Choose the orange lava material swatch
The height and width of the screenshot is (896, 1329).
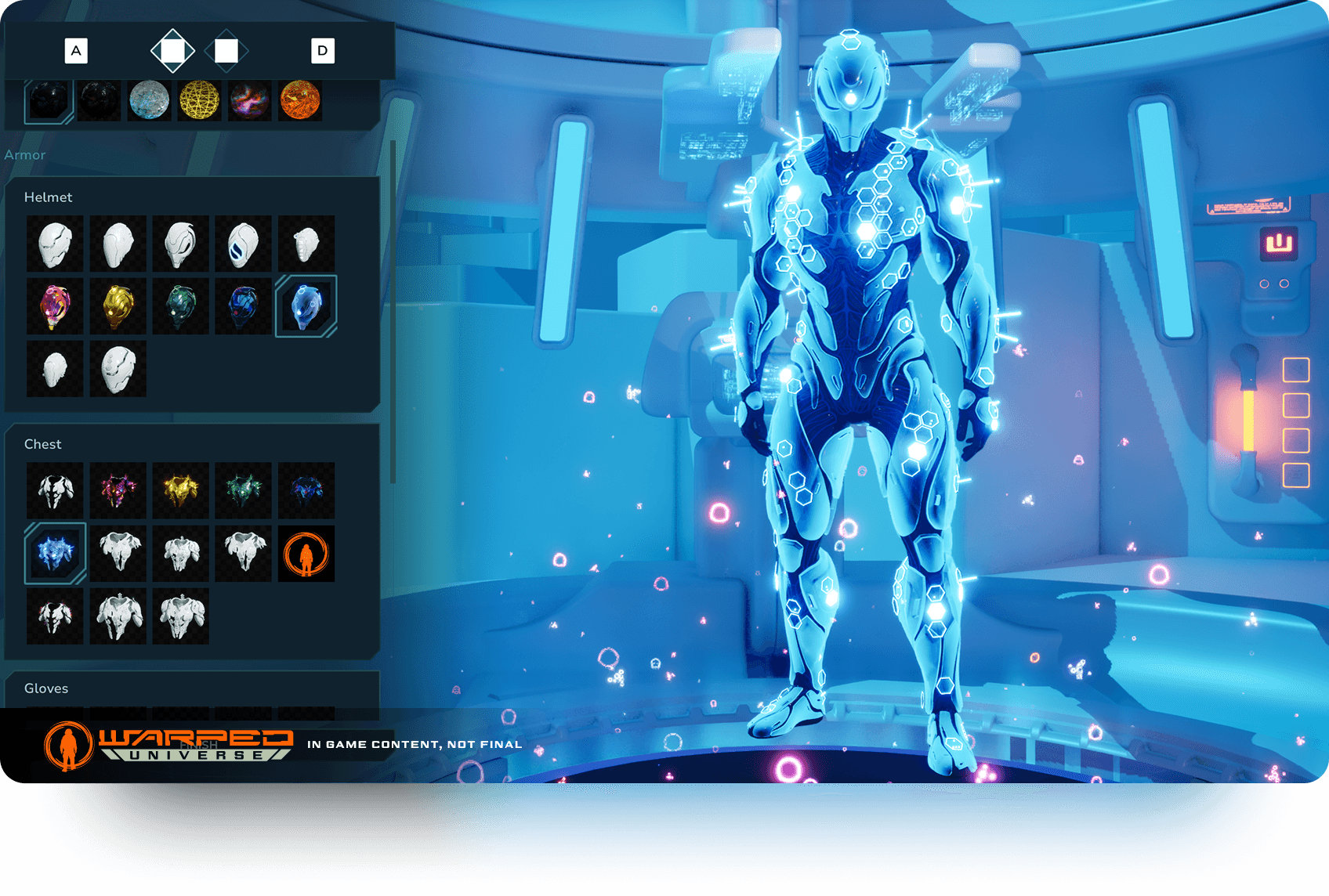pos(300,100)
